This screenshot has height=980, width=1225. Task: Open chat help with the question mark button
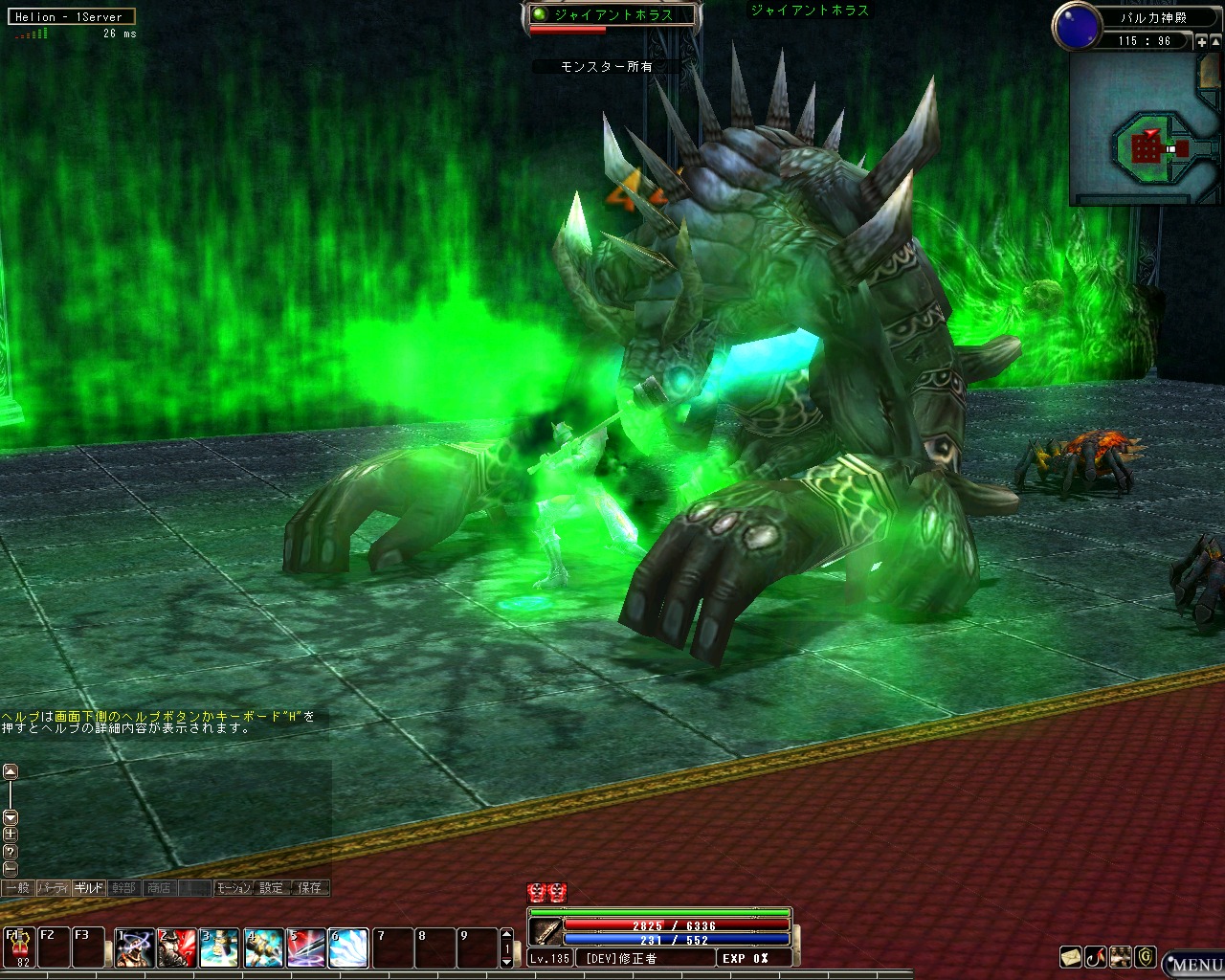(10, 851)
